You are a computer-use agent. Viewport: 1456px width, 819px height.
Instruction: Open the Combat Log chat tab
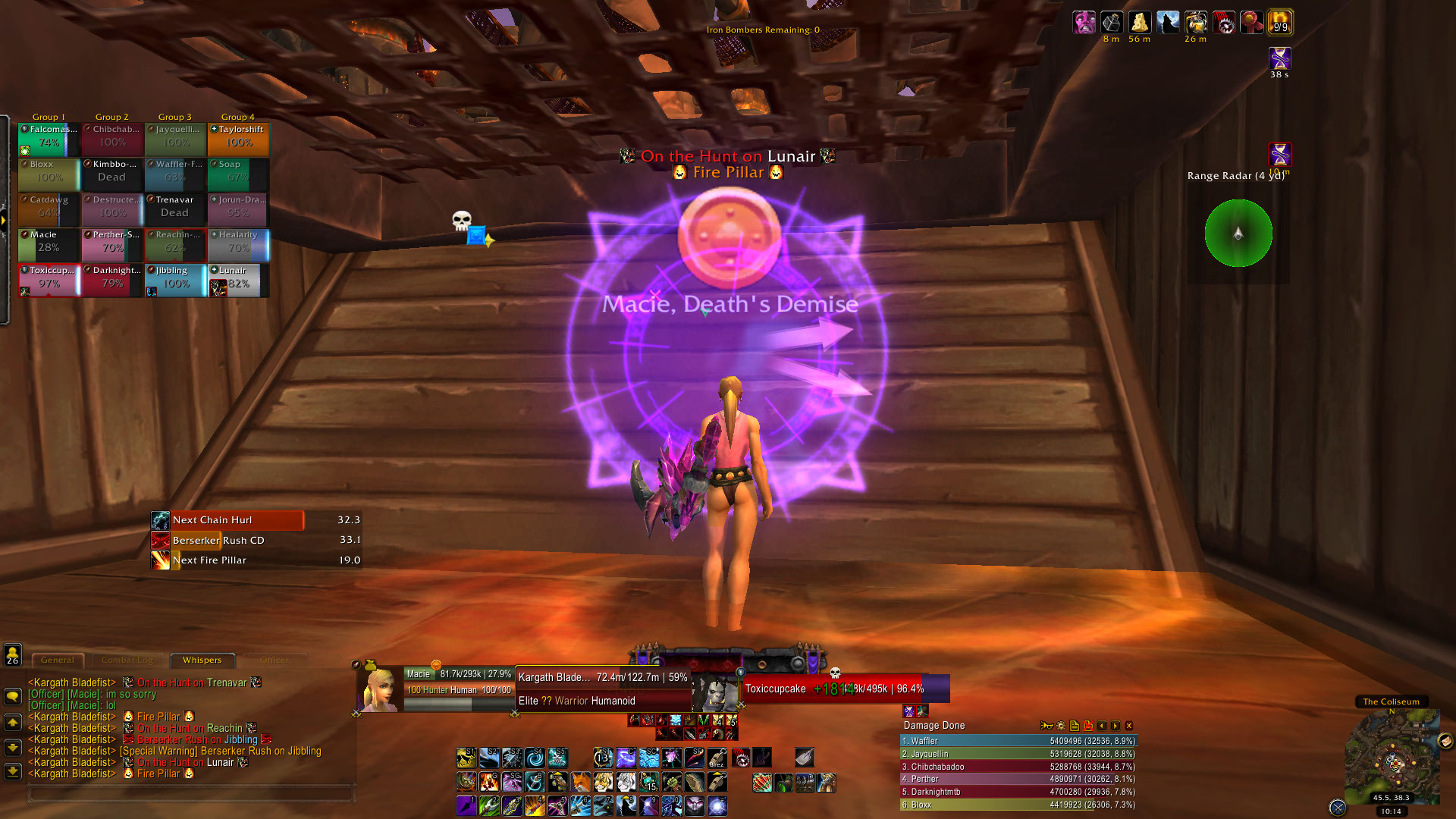[x=127, y=660]
